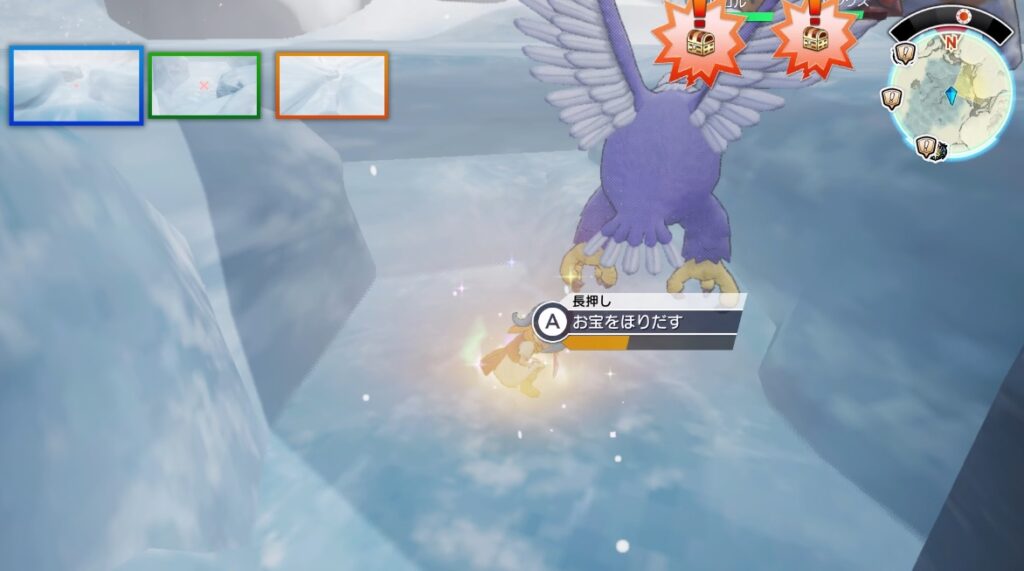Click the blue crystal marker on the minimap
The image size is (1024, 571).
click(x=951, y=96)
